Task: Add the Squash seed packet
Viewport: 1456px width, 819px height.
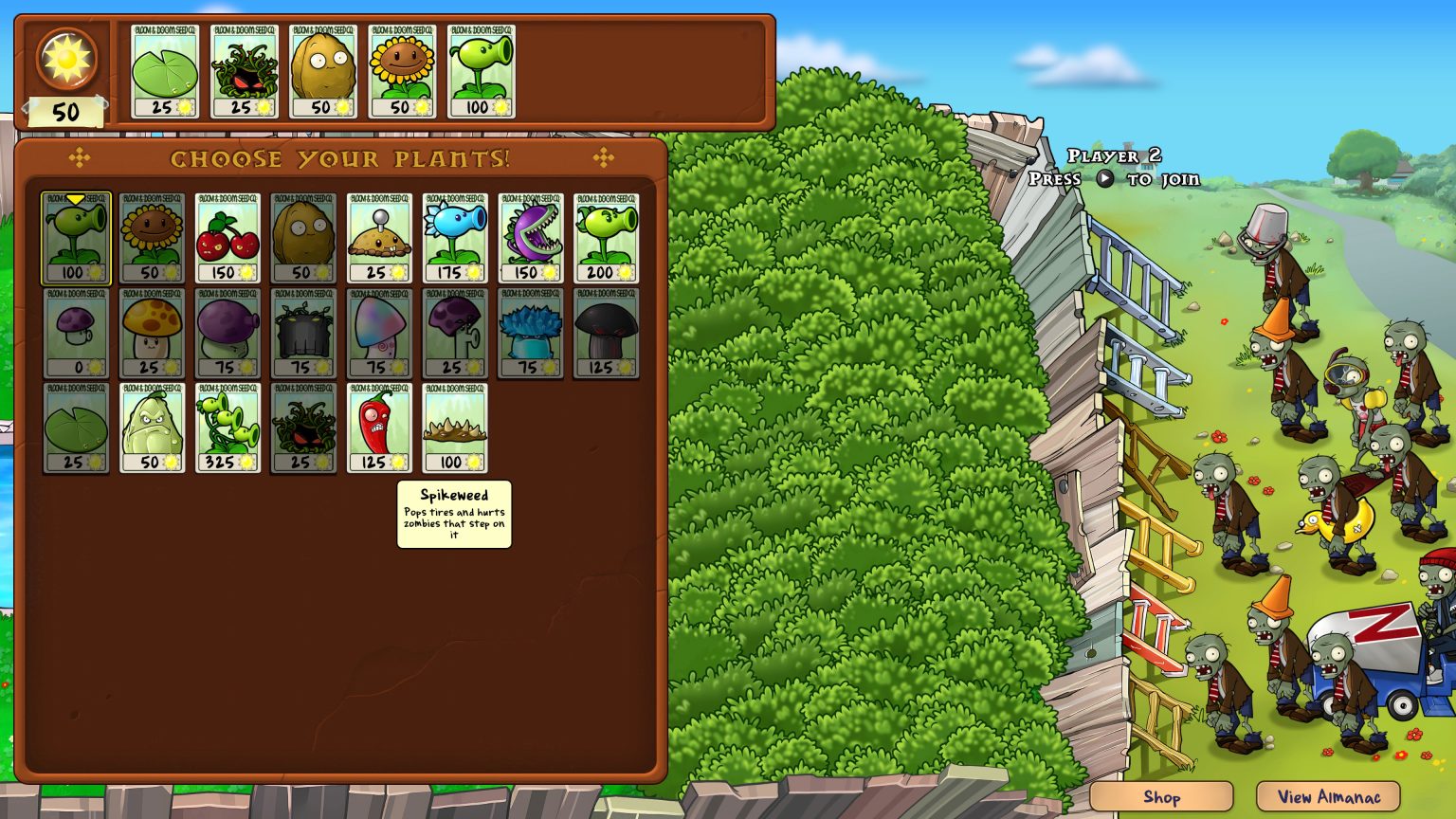Action: (x=152, y=428)
